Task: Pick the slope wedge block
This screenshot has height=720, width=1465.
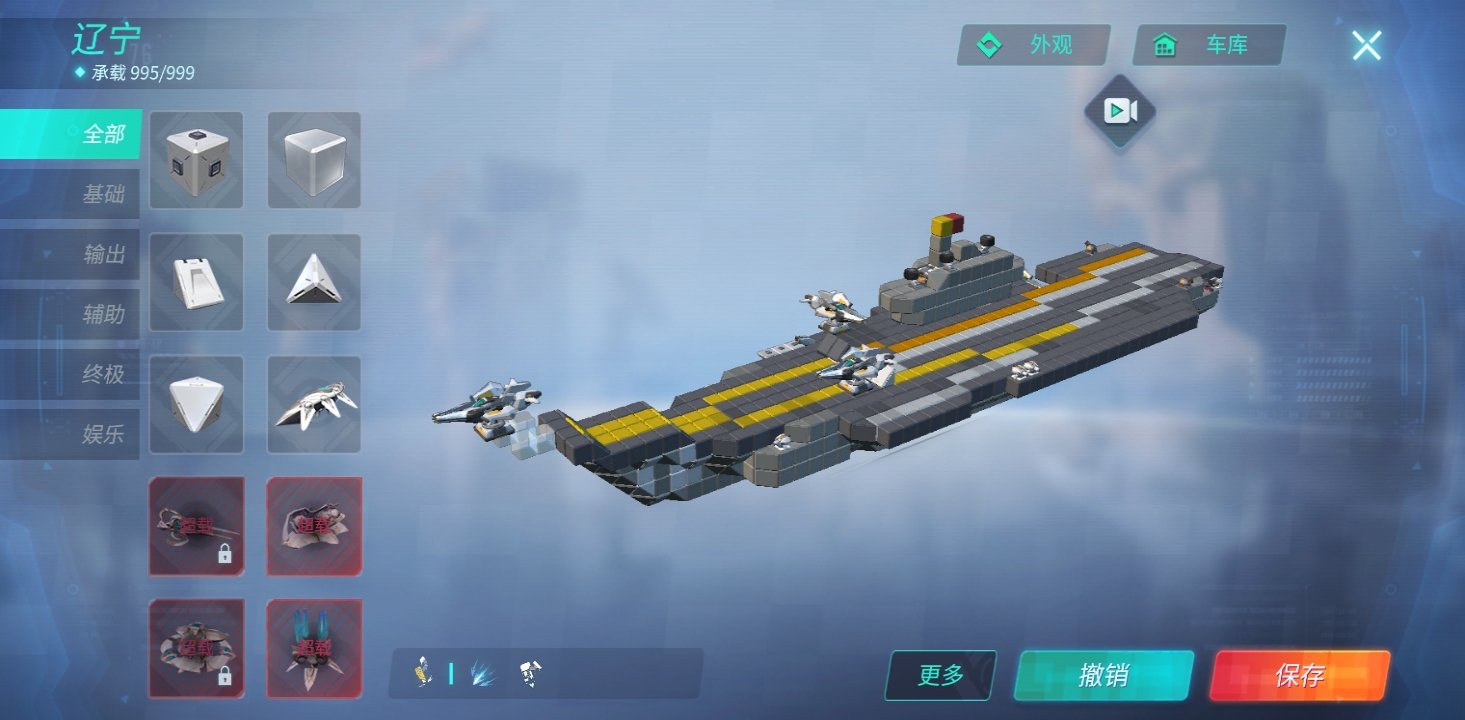Action: (196, 282)
